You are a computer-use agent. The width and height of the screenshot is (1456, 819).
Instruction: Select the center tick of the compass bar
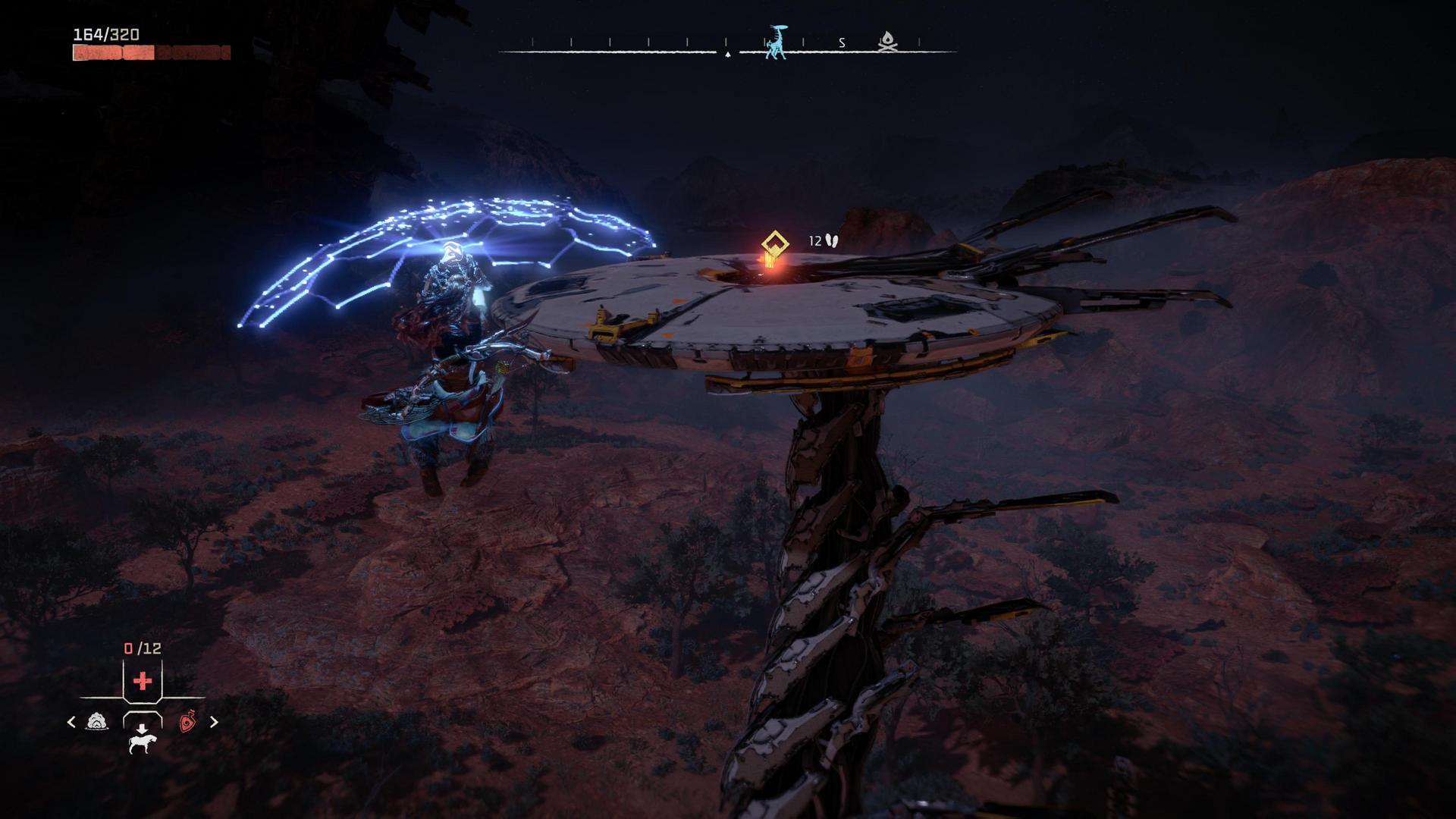coord(726,41)
